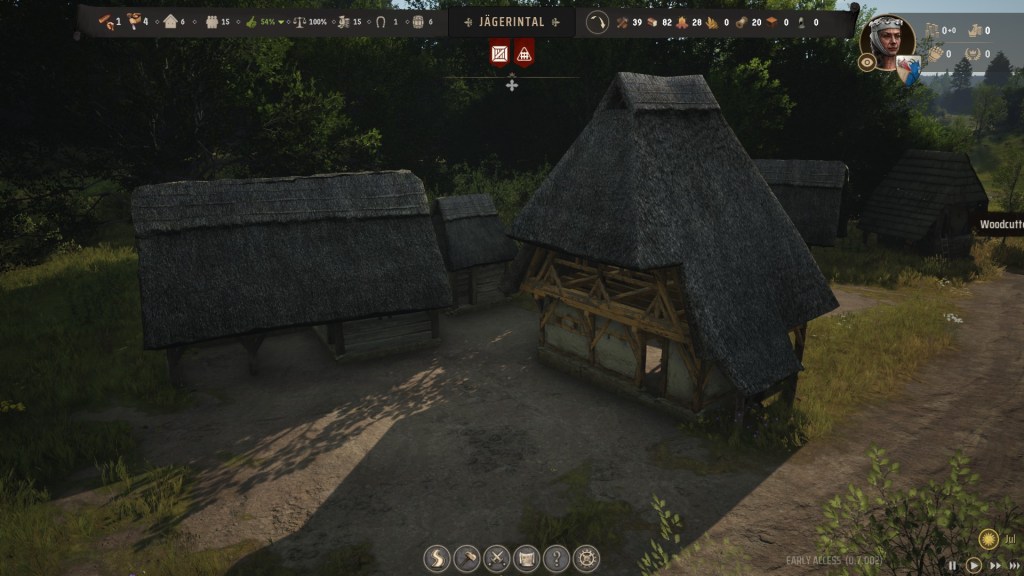Open the crossed swords army menu
The width and height of the screenshot is (1024, 576).
coord(497,558)
